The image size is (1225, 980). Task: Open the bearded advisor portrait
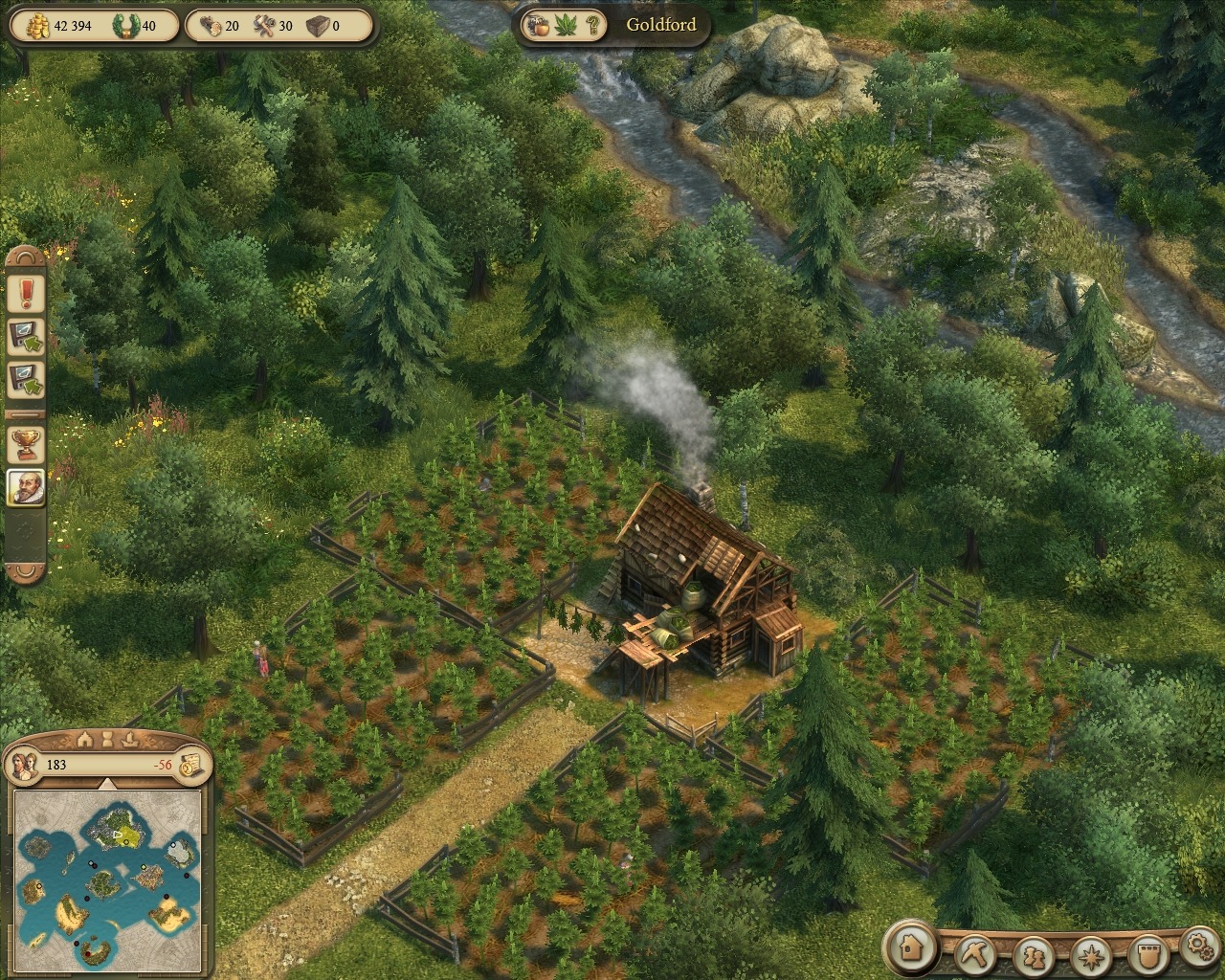click(x=26, y=487)
